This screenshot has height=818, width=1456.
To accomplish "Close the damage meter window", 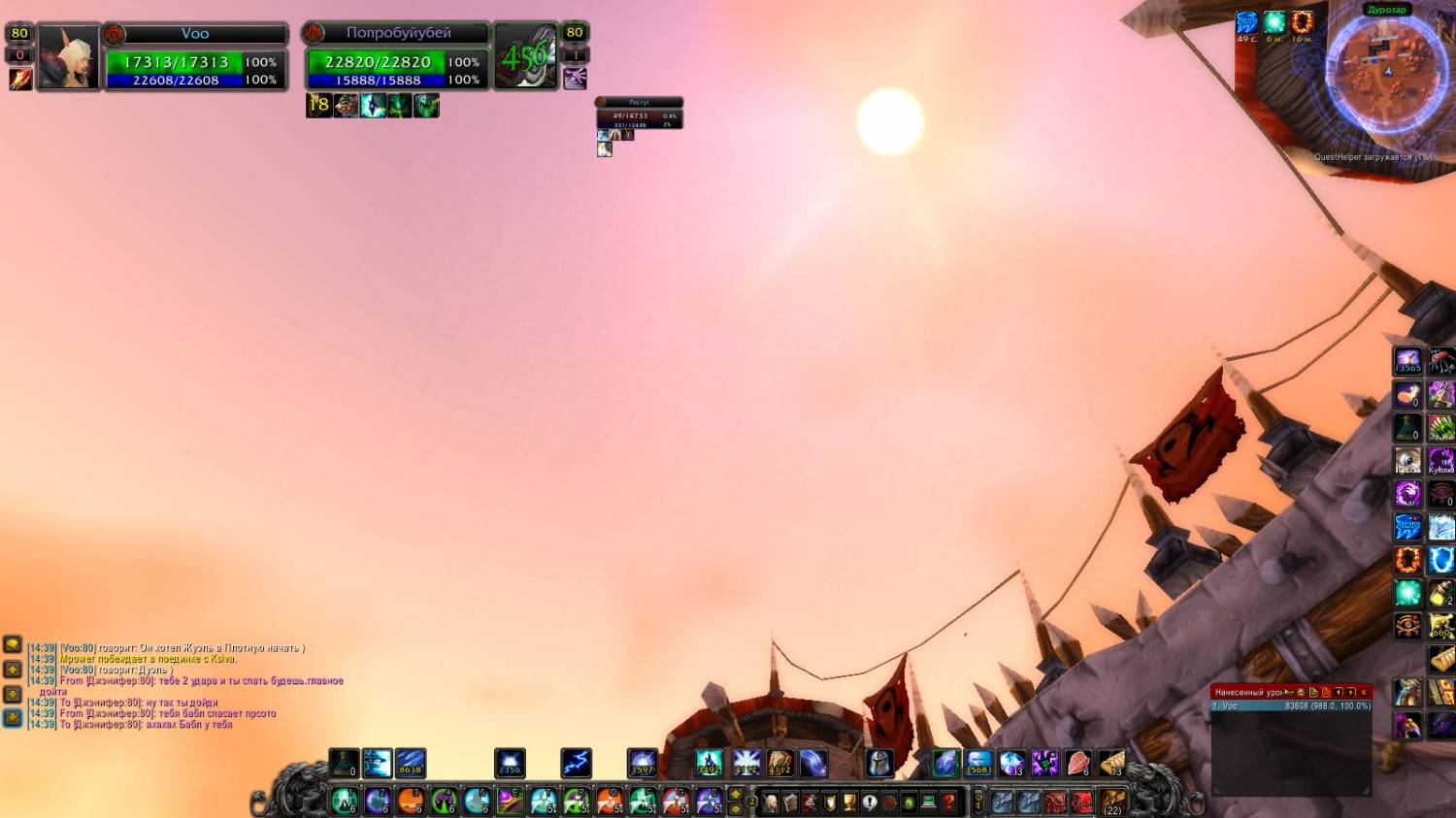I will (x=1364, y=692).
